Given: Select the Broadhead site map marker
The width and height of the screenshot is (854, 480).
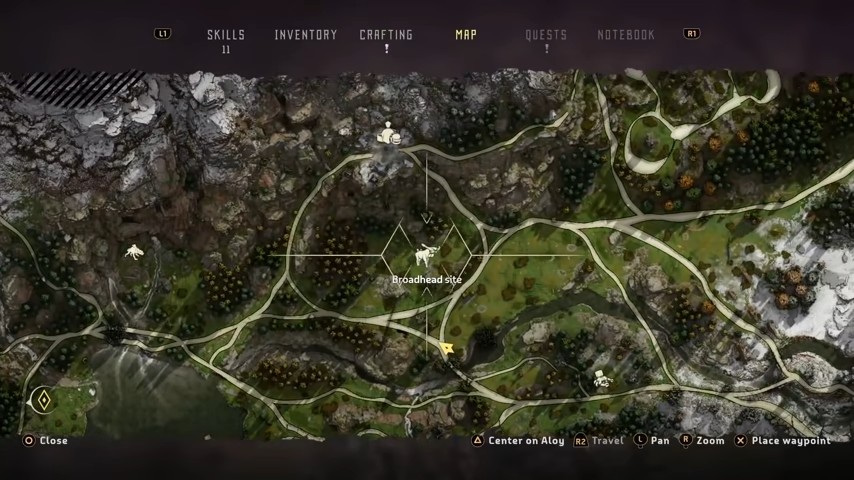Looking at the screenshot, I should (427, 255).
